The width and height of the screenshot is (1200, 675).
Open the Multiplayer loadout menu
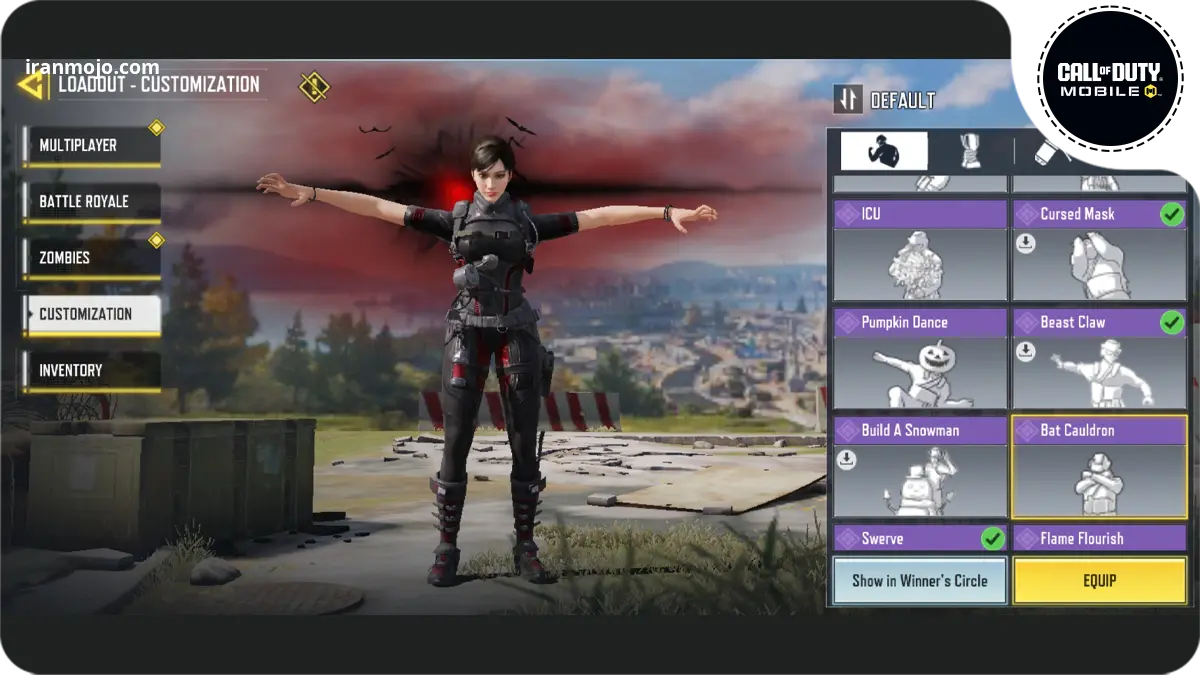click(92, 146)
